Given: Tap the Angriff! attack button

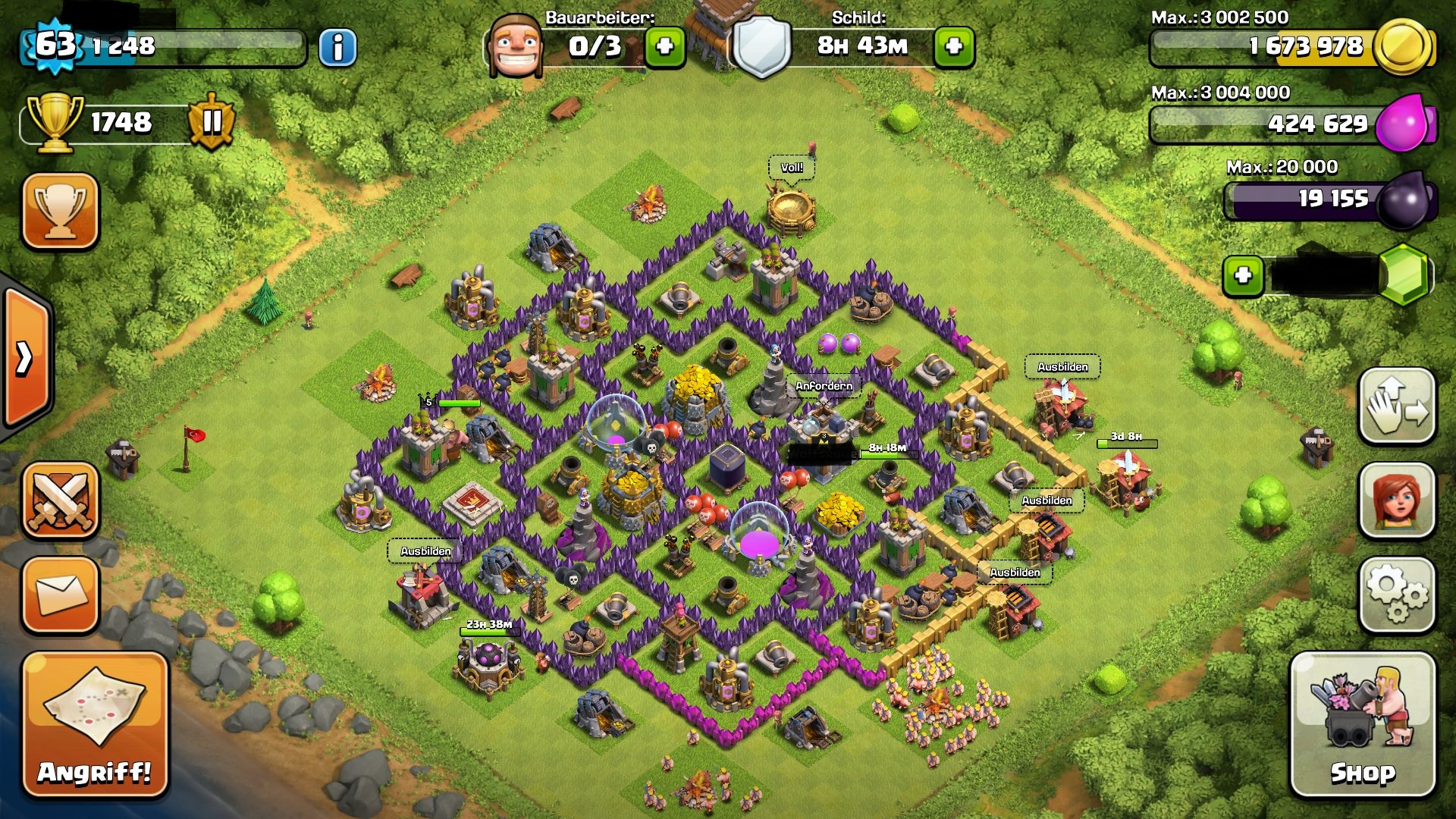Looking at the screenshot, I should coord(95,726).
